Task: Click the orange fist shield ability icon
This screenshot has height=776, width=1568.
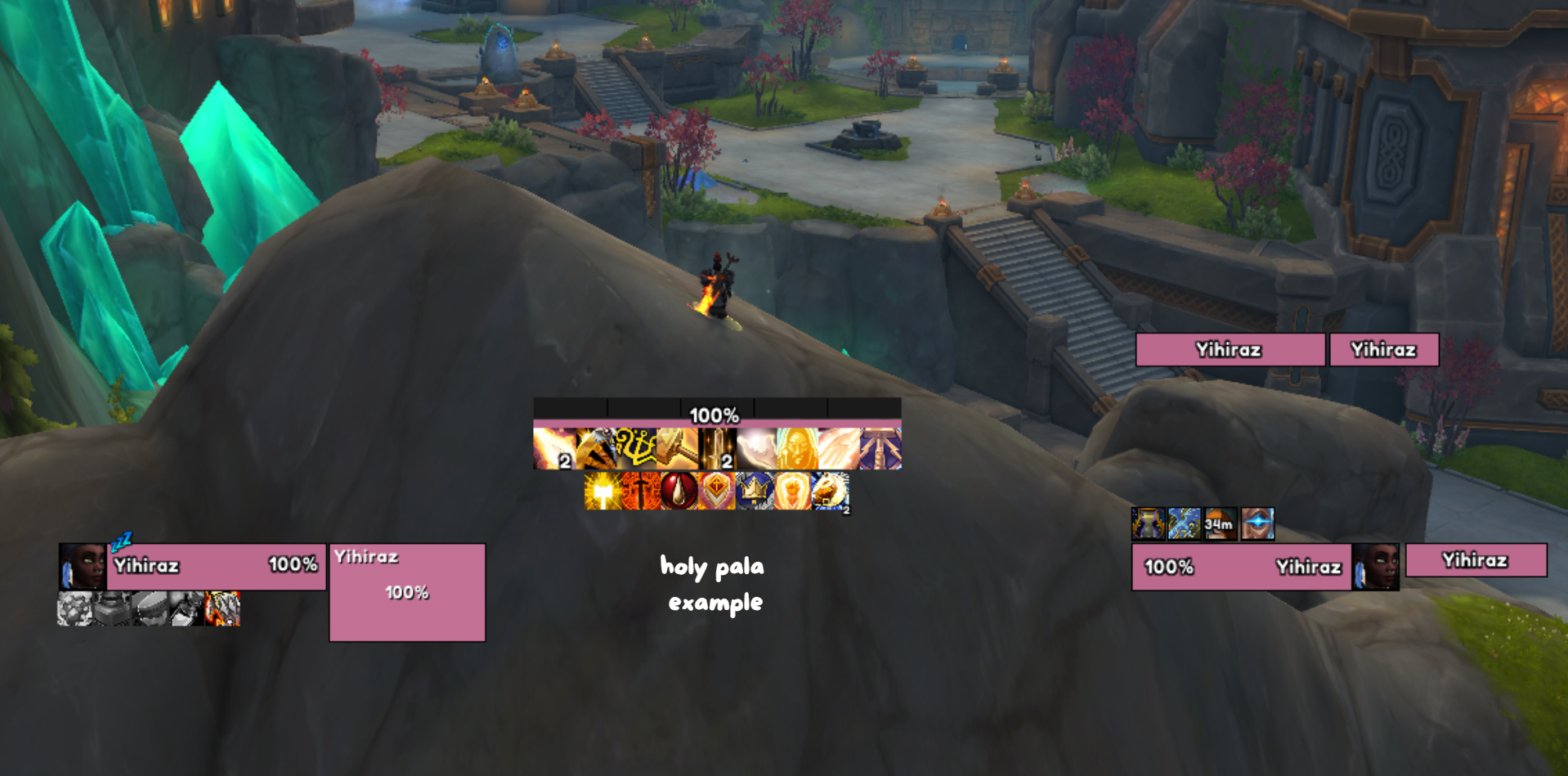Action: point(792,491)
